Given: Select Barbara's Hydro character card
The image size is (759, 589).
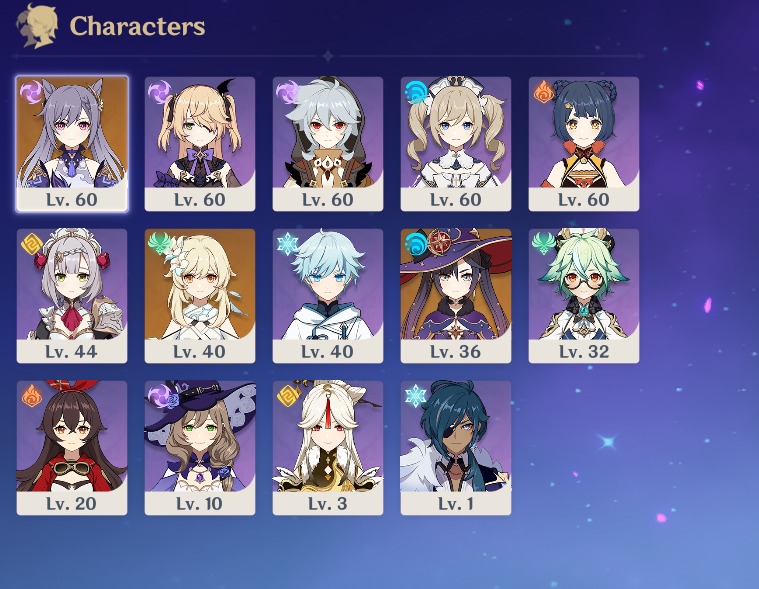Looking at the screenshot, I should (x=456, y=143).
